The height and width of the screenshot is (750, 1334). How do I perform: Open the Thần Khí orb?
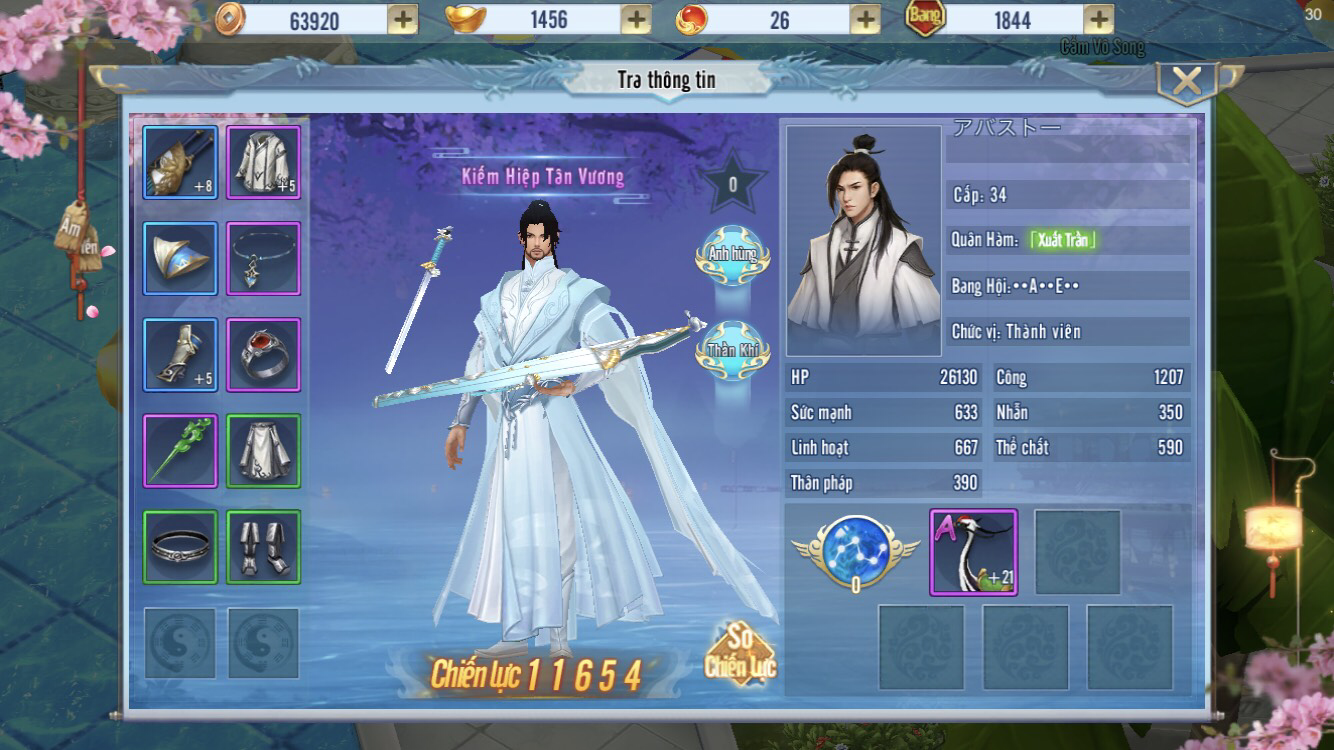pos(733,350)
